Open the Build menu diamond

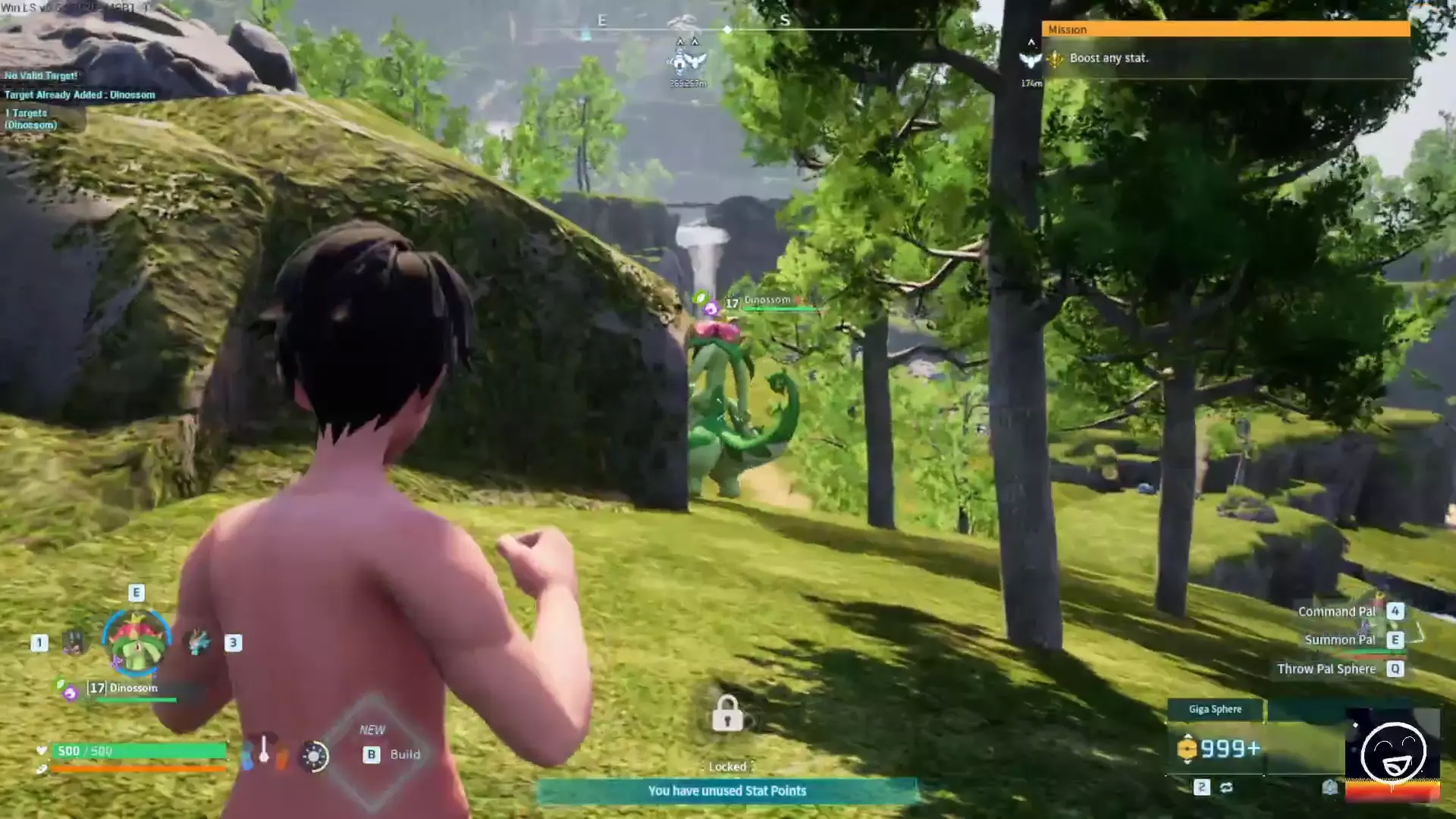[x=373, y=752]
